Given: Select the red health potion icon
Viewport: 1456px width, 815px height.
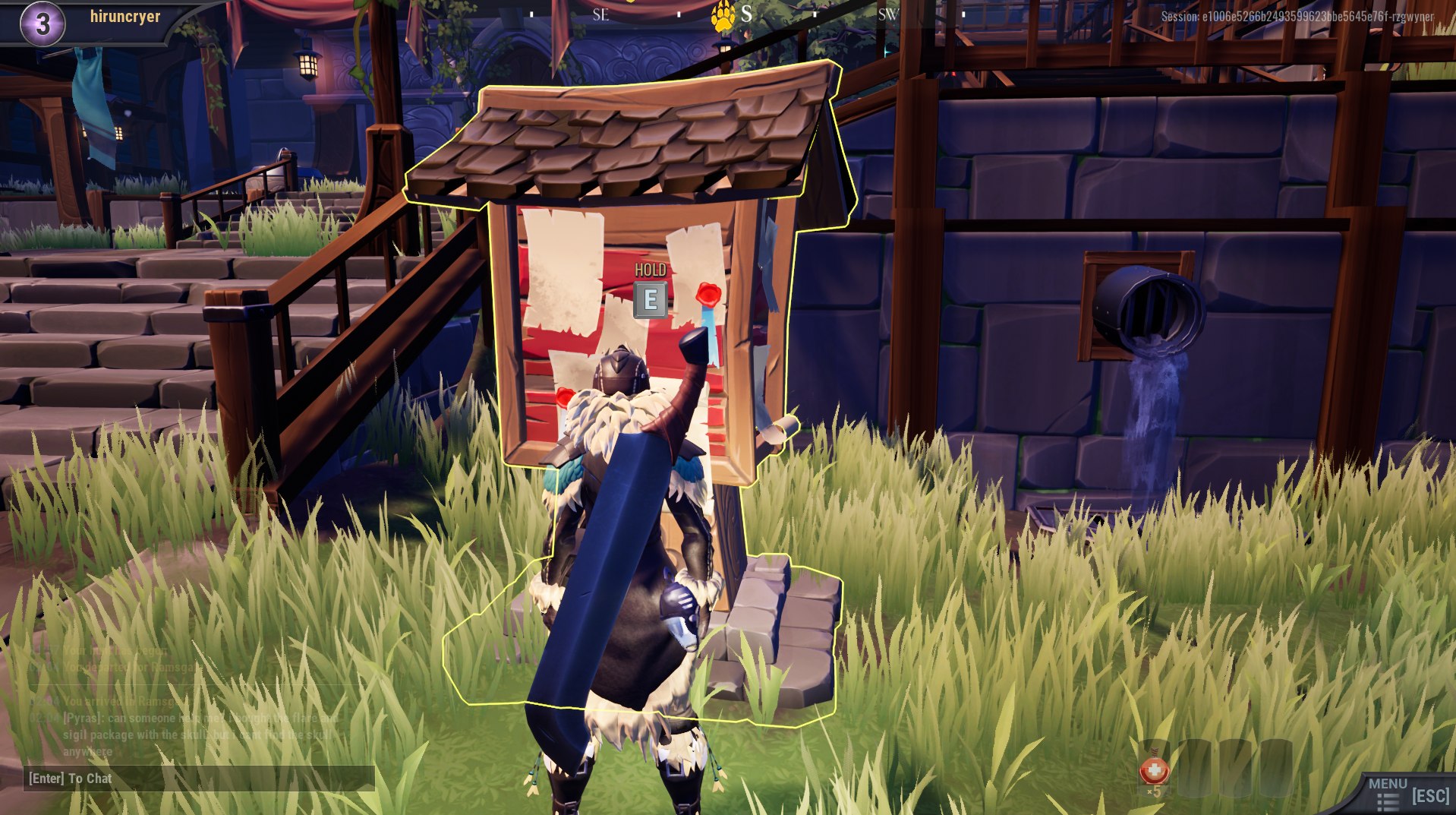Looking at the screenshot, I should click(1155, 770).
